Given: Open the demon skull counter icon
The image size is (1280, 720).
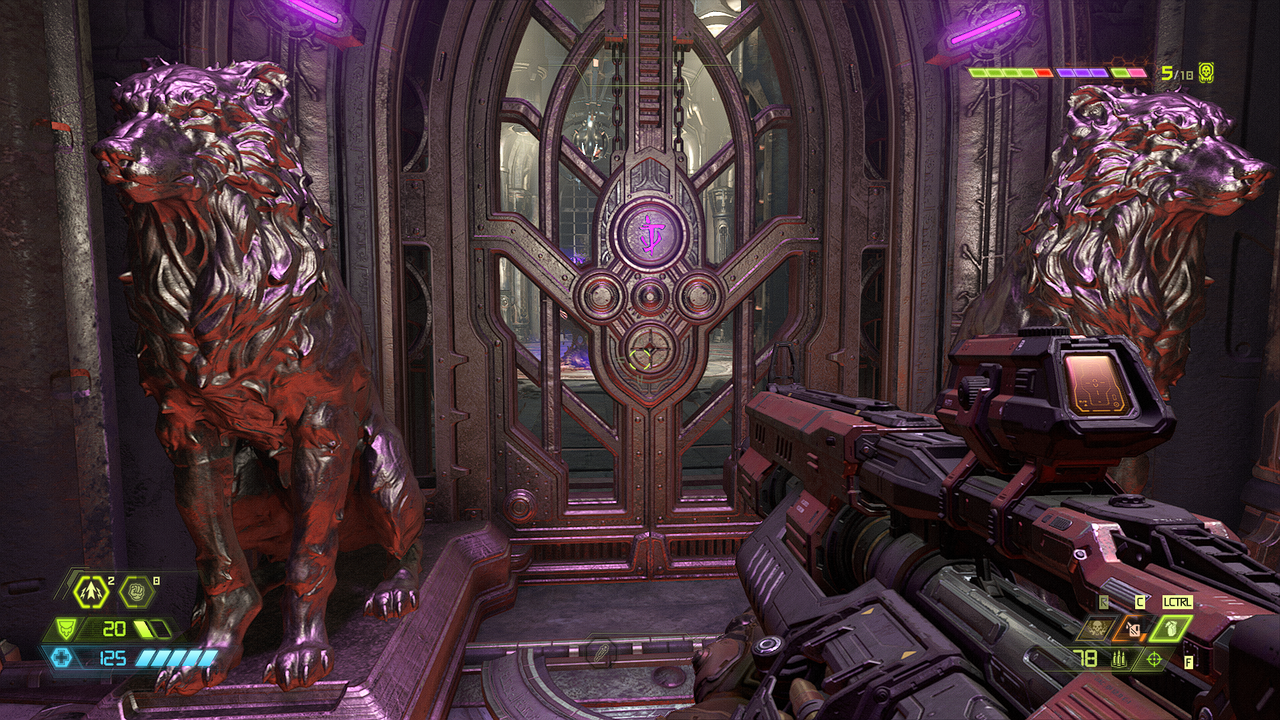Looking at the screenshot, I should (1206, 72).
